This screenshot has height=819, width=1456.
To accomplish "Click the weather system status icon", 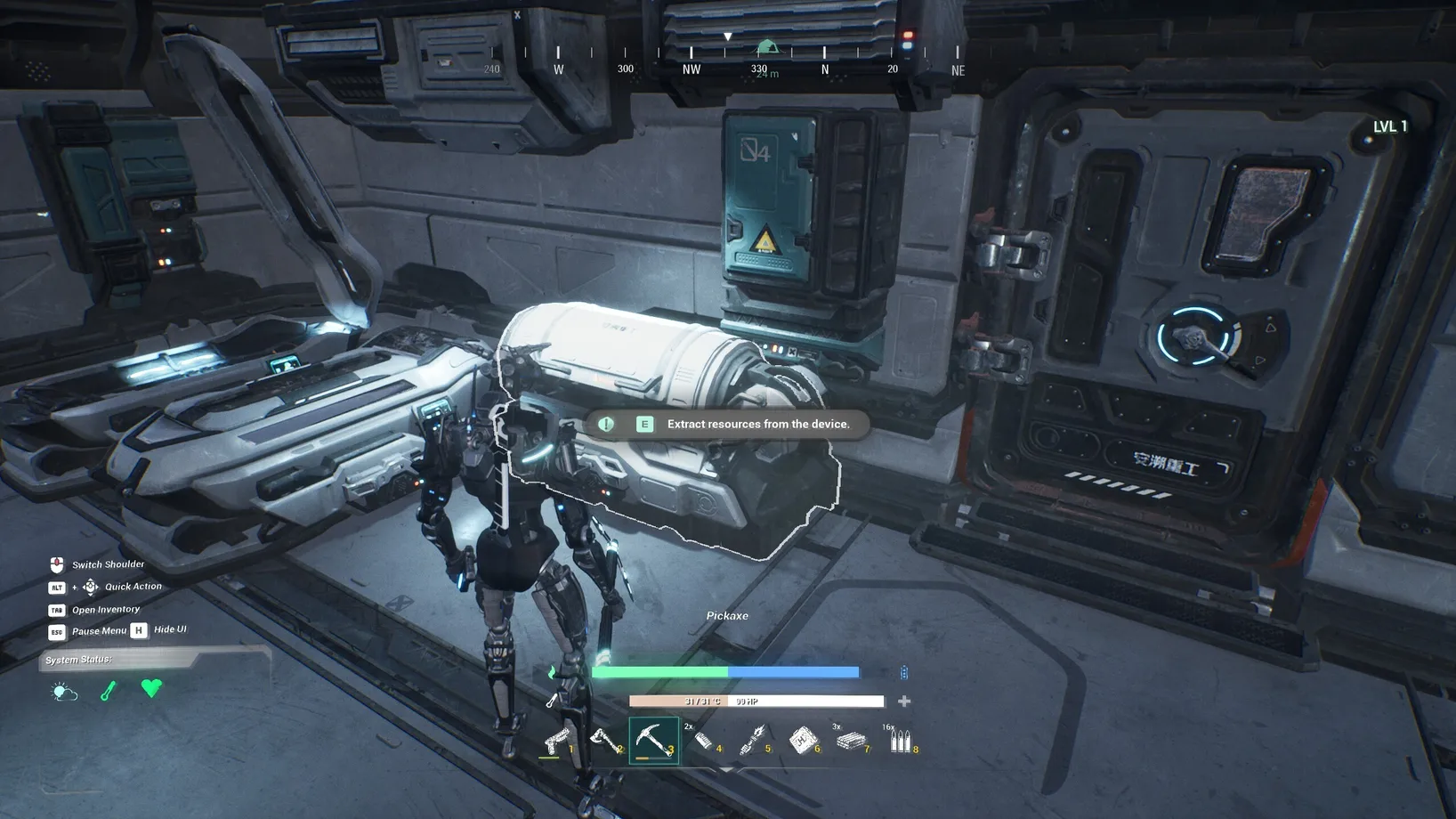I will pos(65,692).
